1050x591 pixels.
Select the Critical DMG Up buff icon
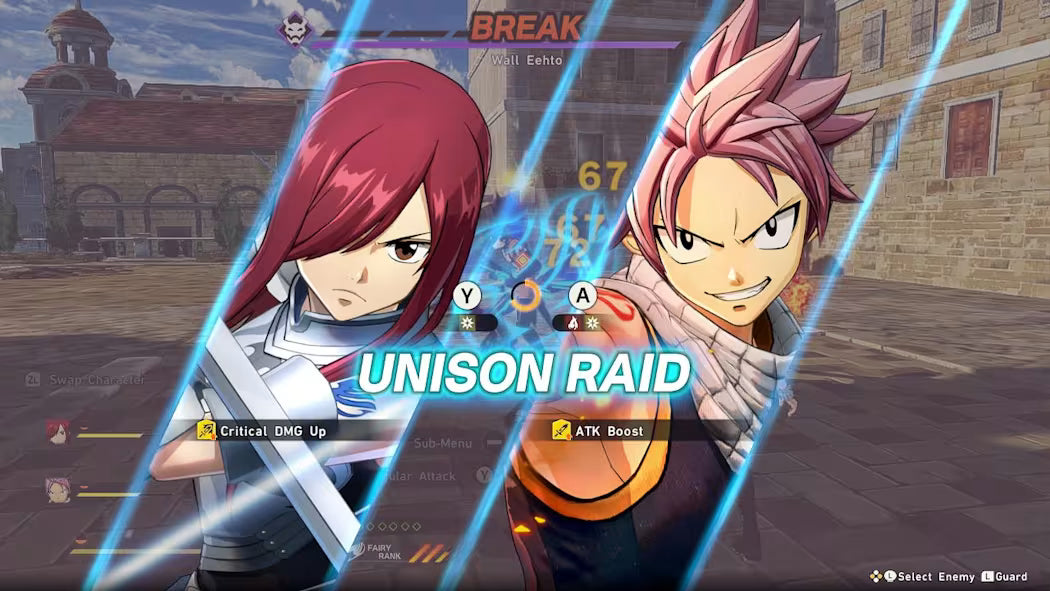click(x=207, y=431)
